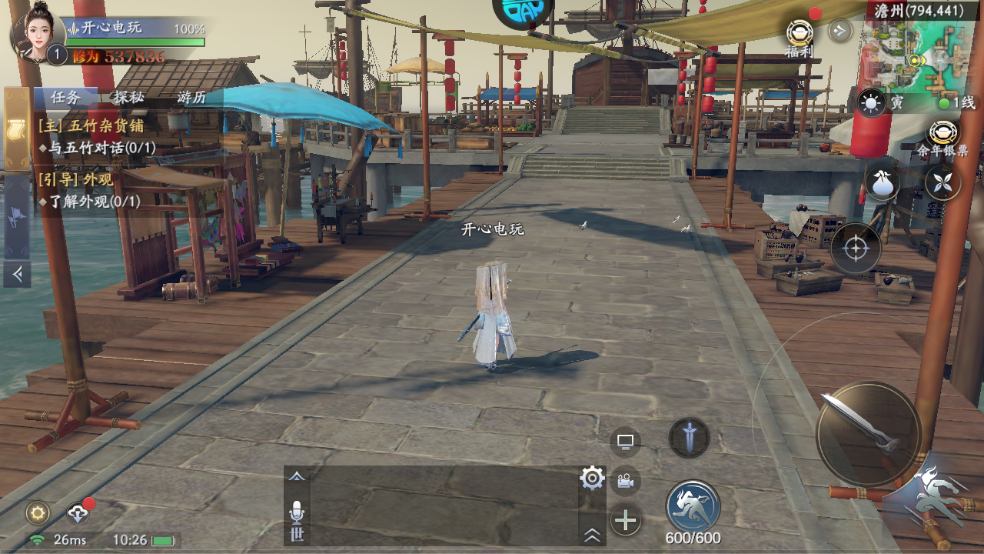
Task: Collapse the quest panel with the left arrow
Action: point(17,273)
